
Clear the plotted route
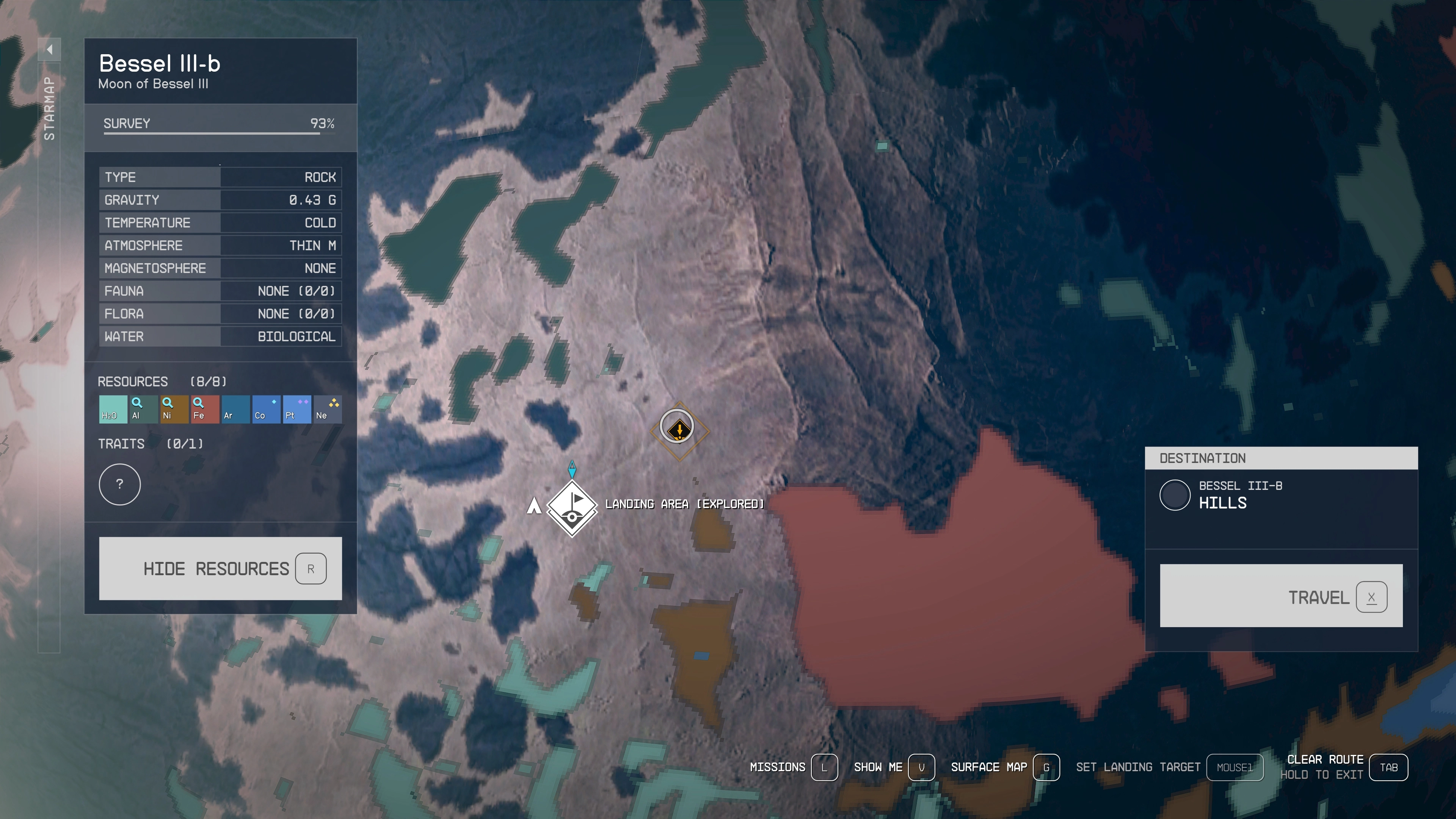tap(1343, 767)
